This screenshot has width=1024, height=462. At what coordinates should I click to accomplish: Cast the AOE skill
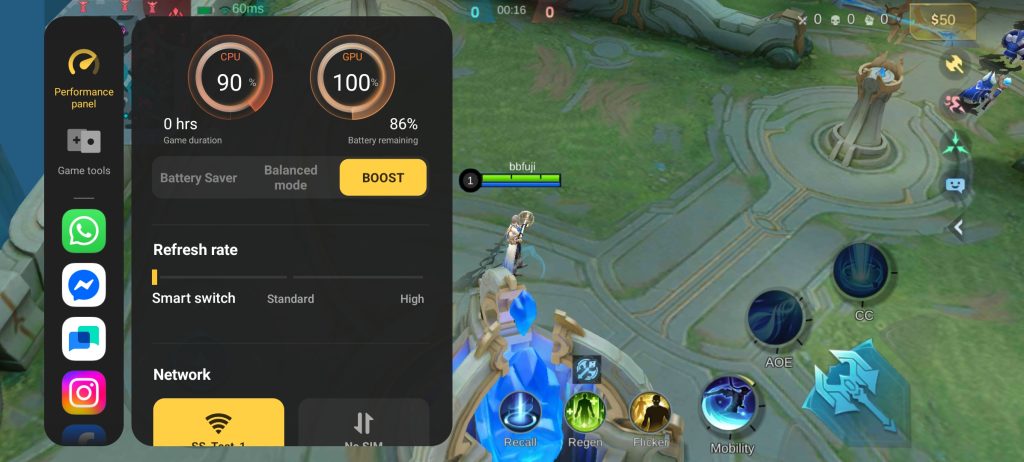coord(776,319)
